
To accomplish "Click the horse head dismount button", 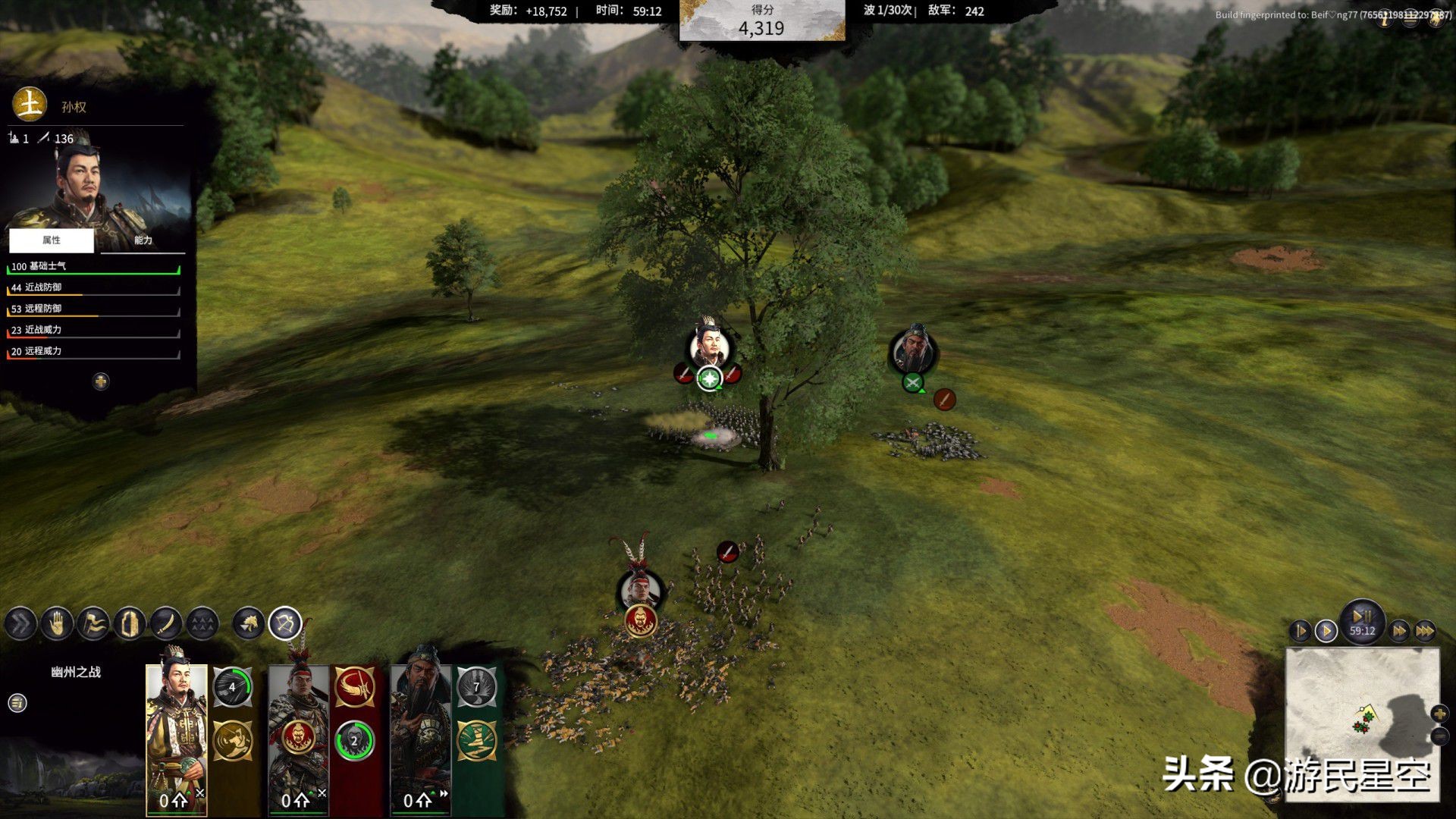I will point(249,624).
